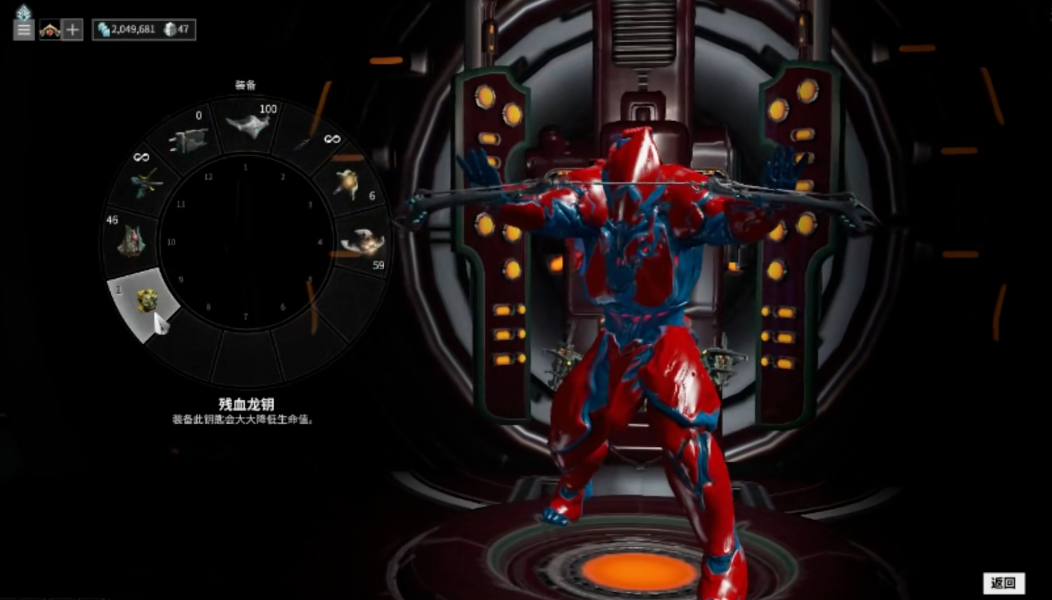Click the plus button beside the emblem
Viewport: 1052px width, 600px height.
click(x=72, y=30)
